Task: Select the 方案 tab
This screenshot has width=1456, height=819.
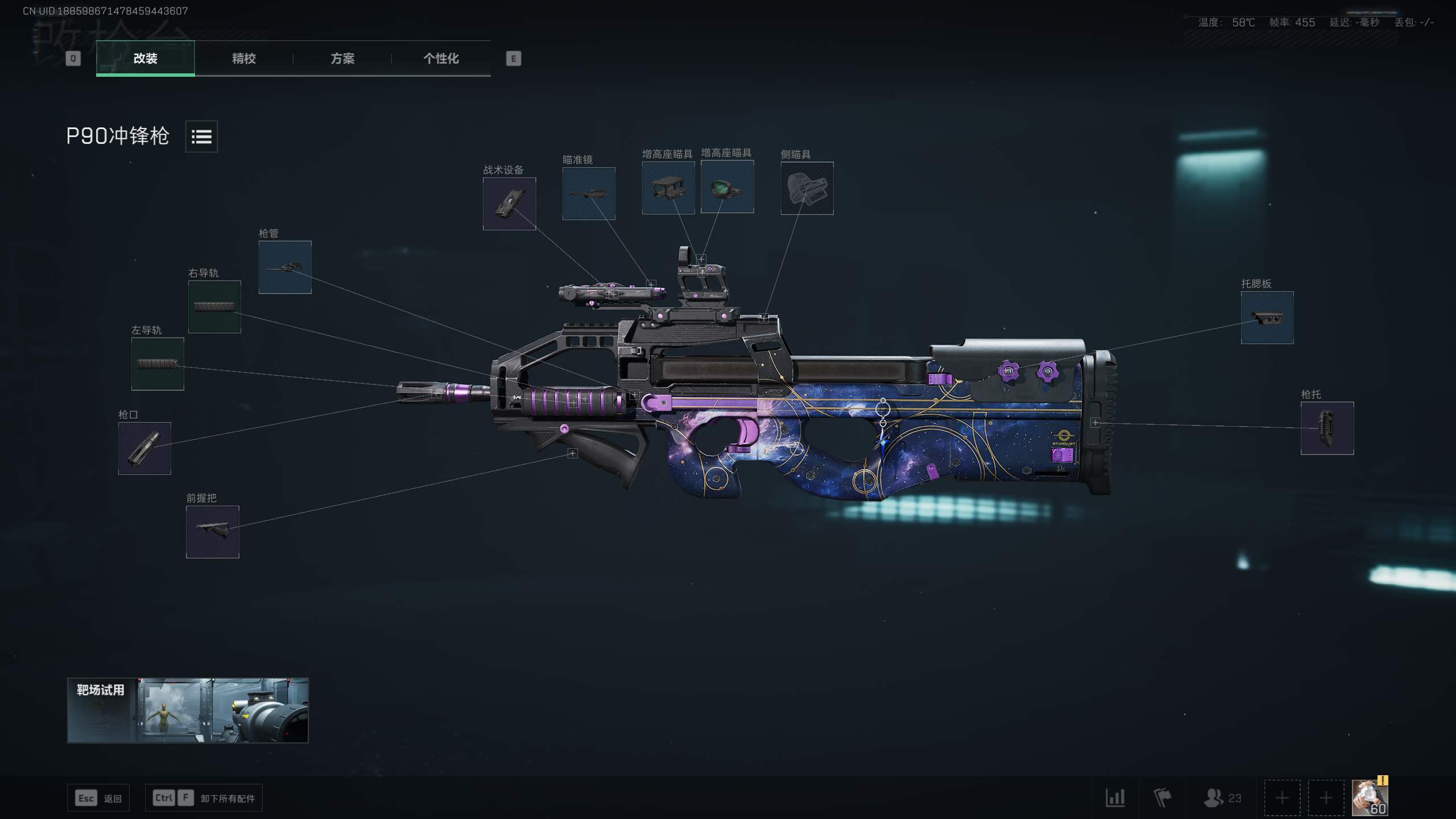Action: [342, 58]
